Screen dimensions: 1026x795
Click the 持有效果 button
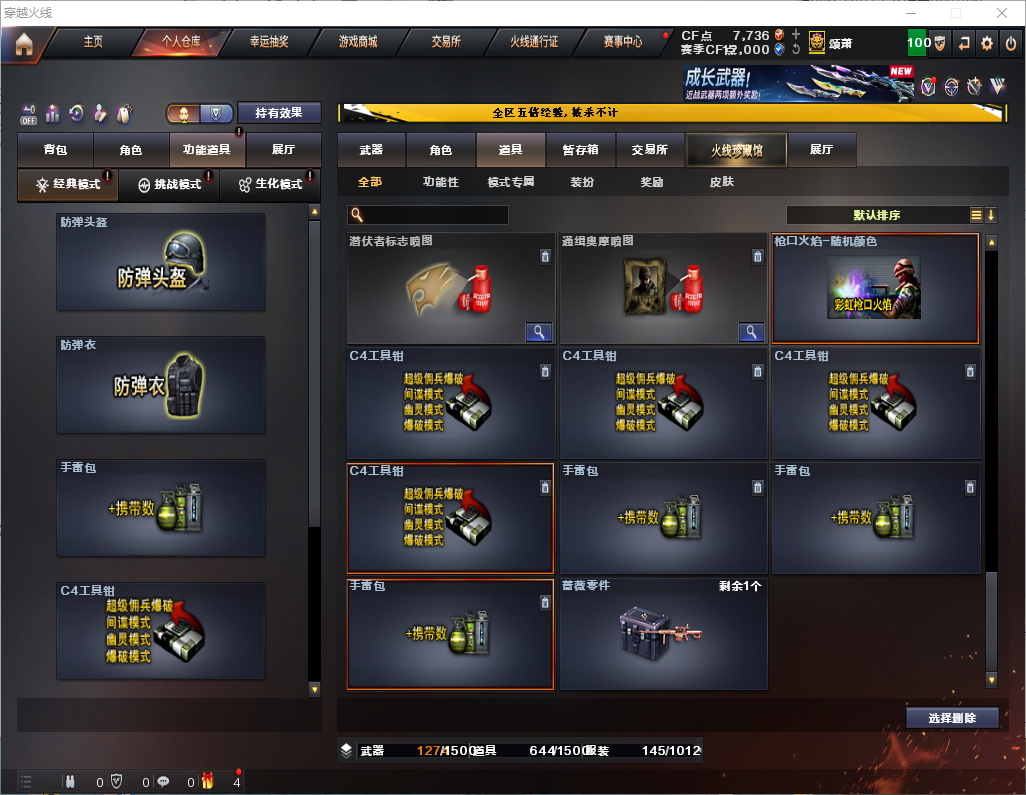click(x=279, y=113)
